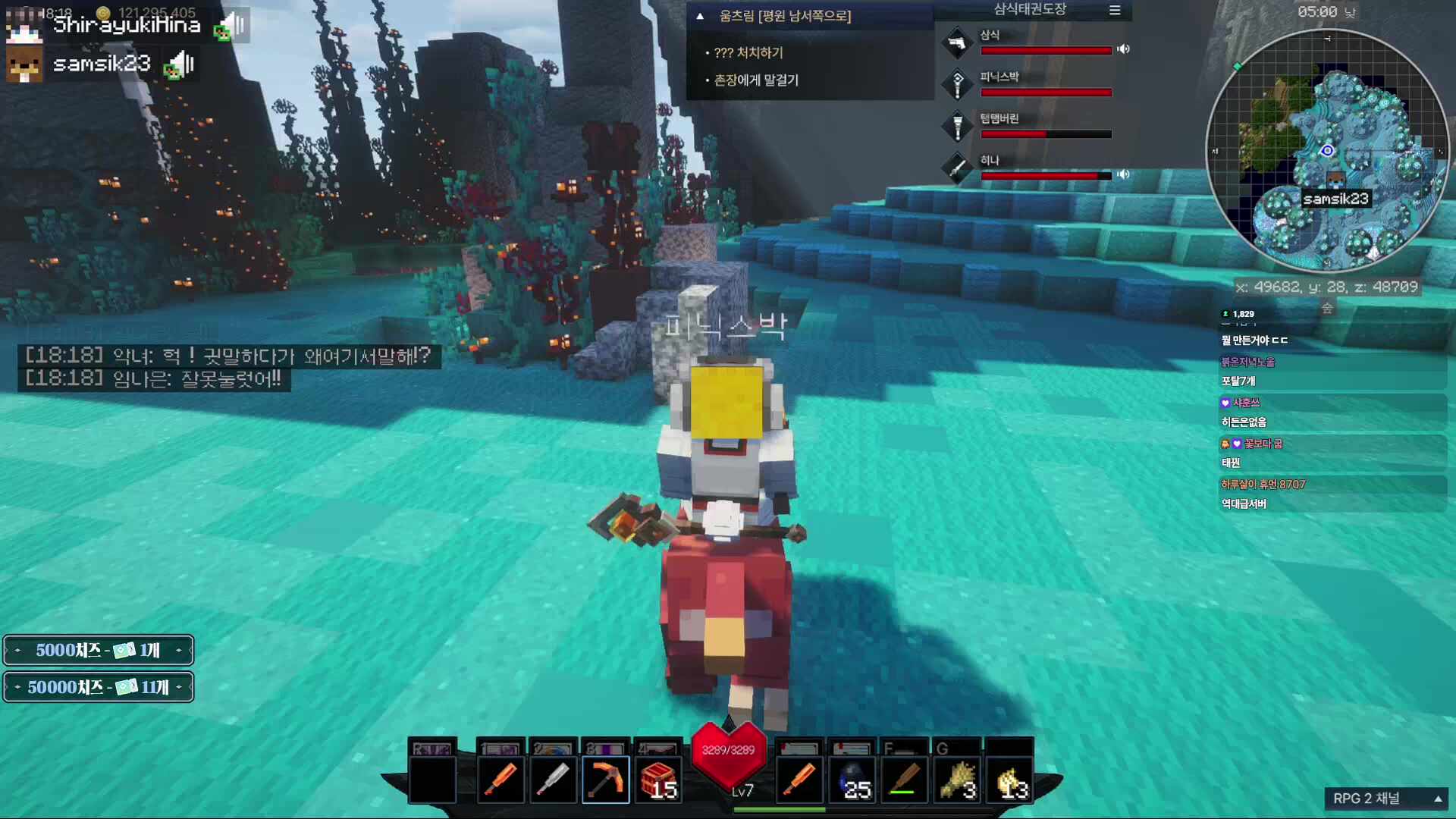Click the samsik23 voice chat entry
This screenshot has width=1456, height=819.
pos(101,64)
